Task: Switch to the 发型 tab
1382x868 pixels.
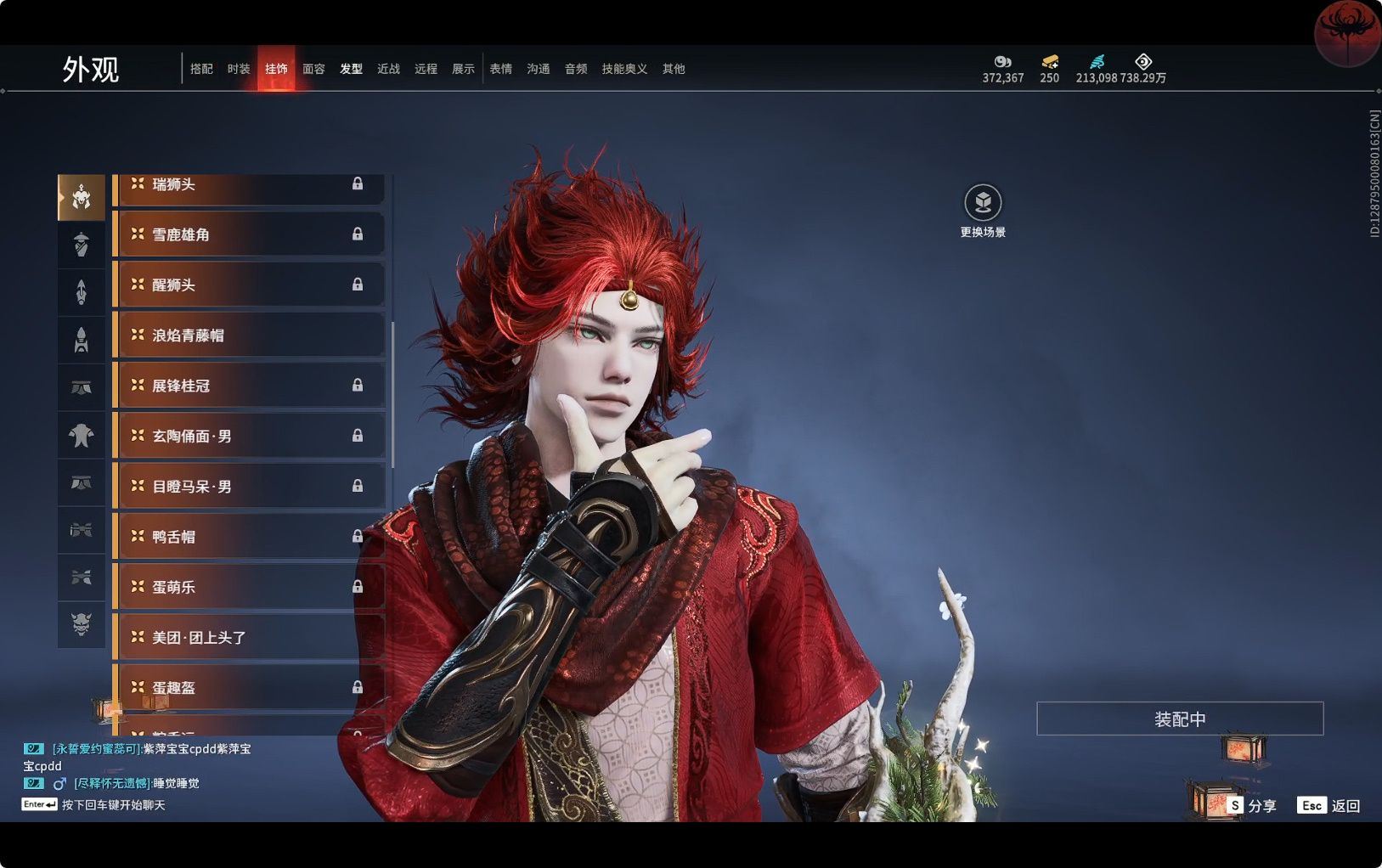Action: click(x=351, y=69)
